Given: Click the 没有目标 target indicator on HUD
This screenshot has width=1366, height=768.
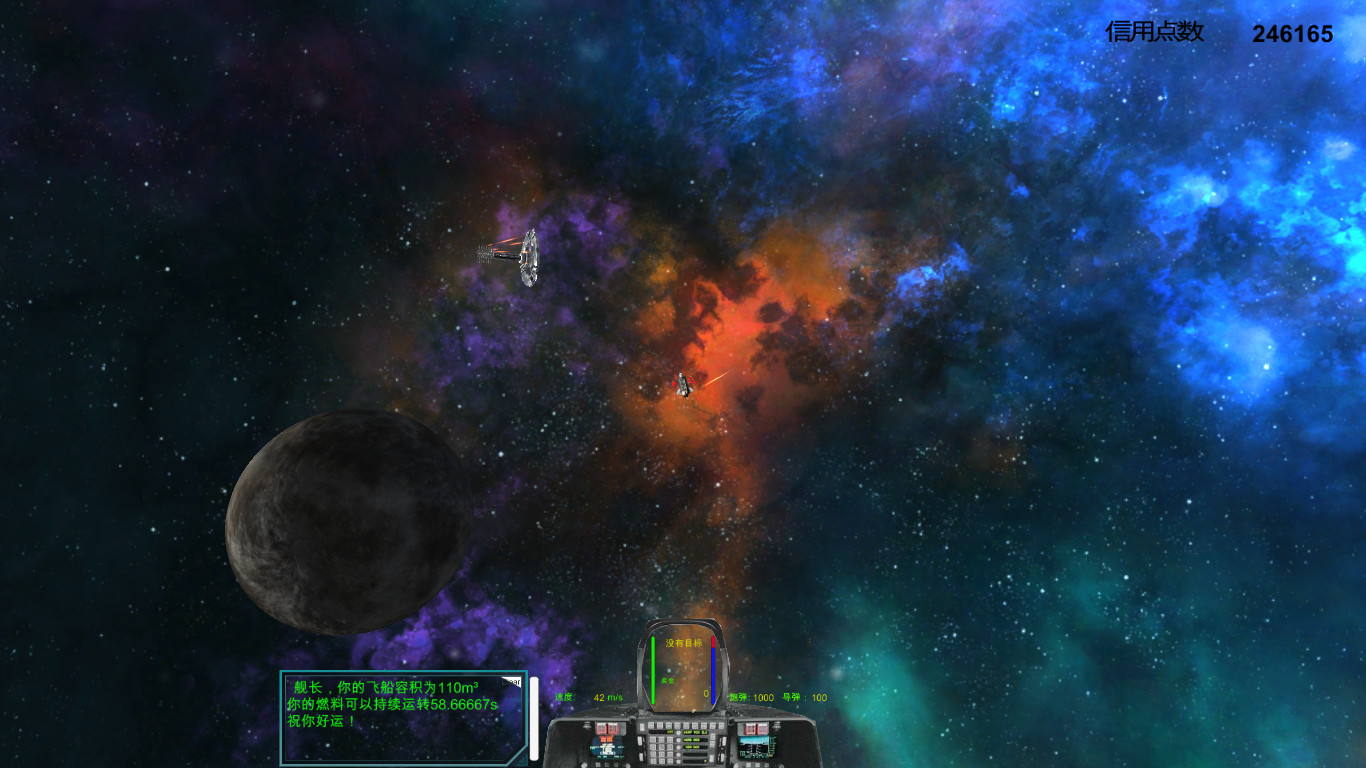Looking at the screenshot, I should [x=684, y=642].
